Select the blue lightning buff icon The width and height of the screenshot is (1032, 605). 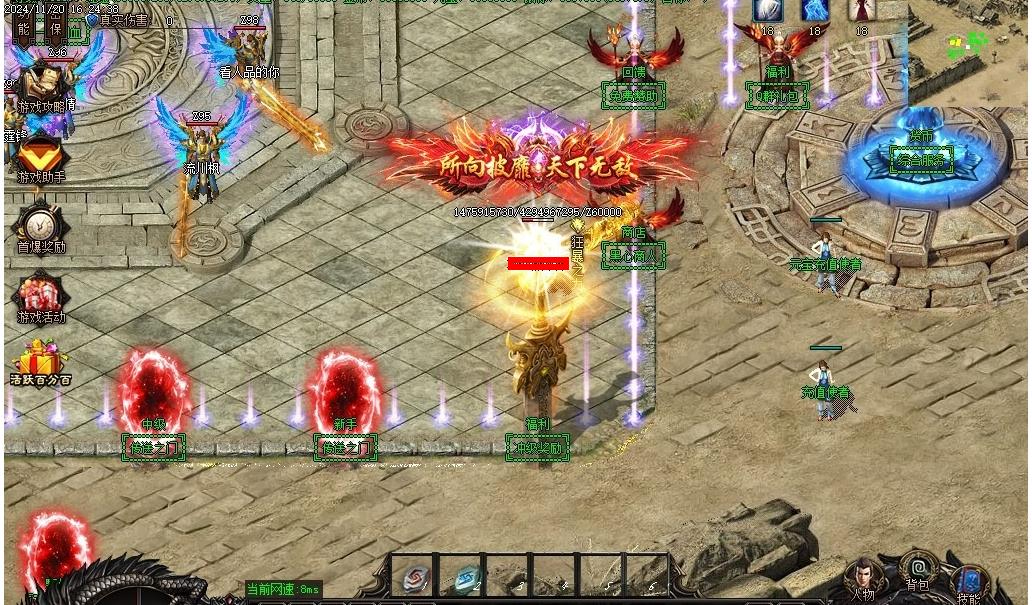(x=815, y=11)
